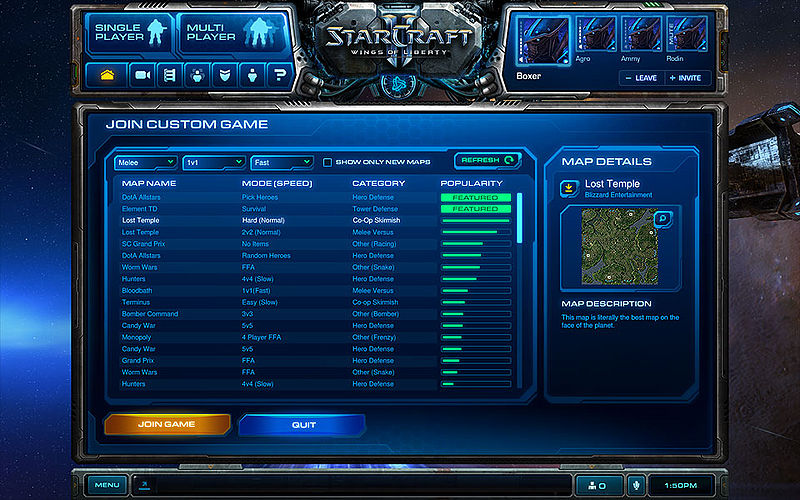This screenshot has width=800, height=500.
Task: Toggle Show Only New Maps checkbox
Action: [327, 162]
